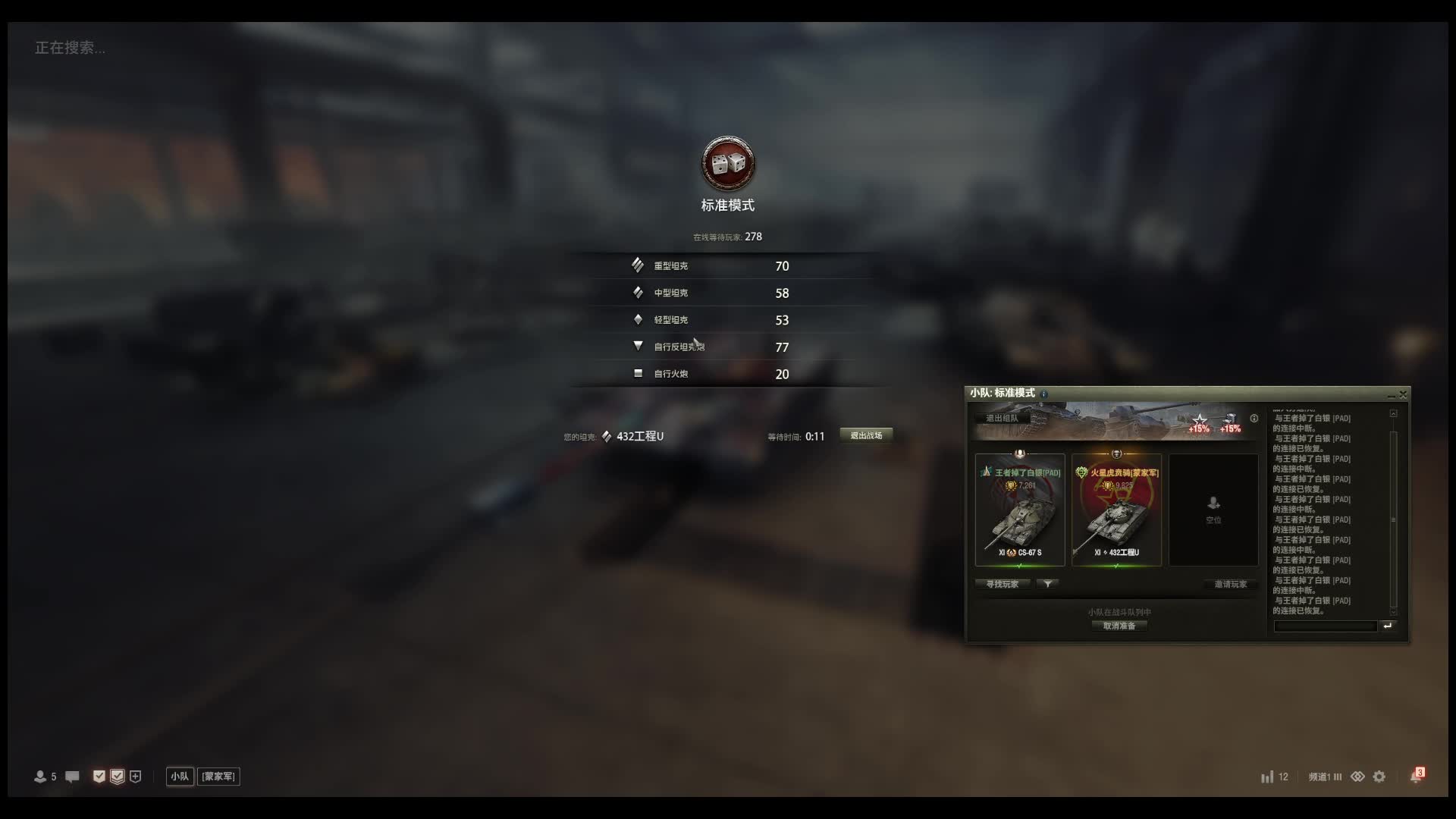
Task: Focus the platoon chat input field
Action: point(1325,626)
